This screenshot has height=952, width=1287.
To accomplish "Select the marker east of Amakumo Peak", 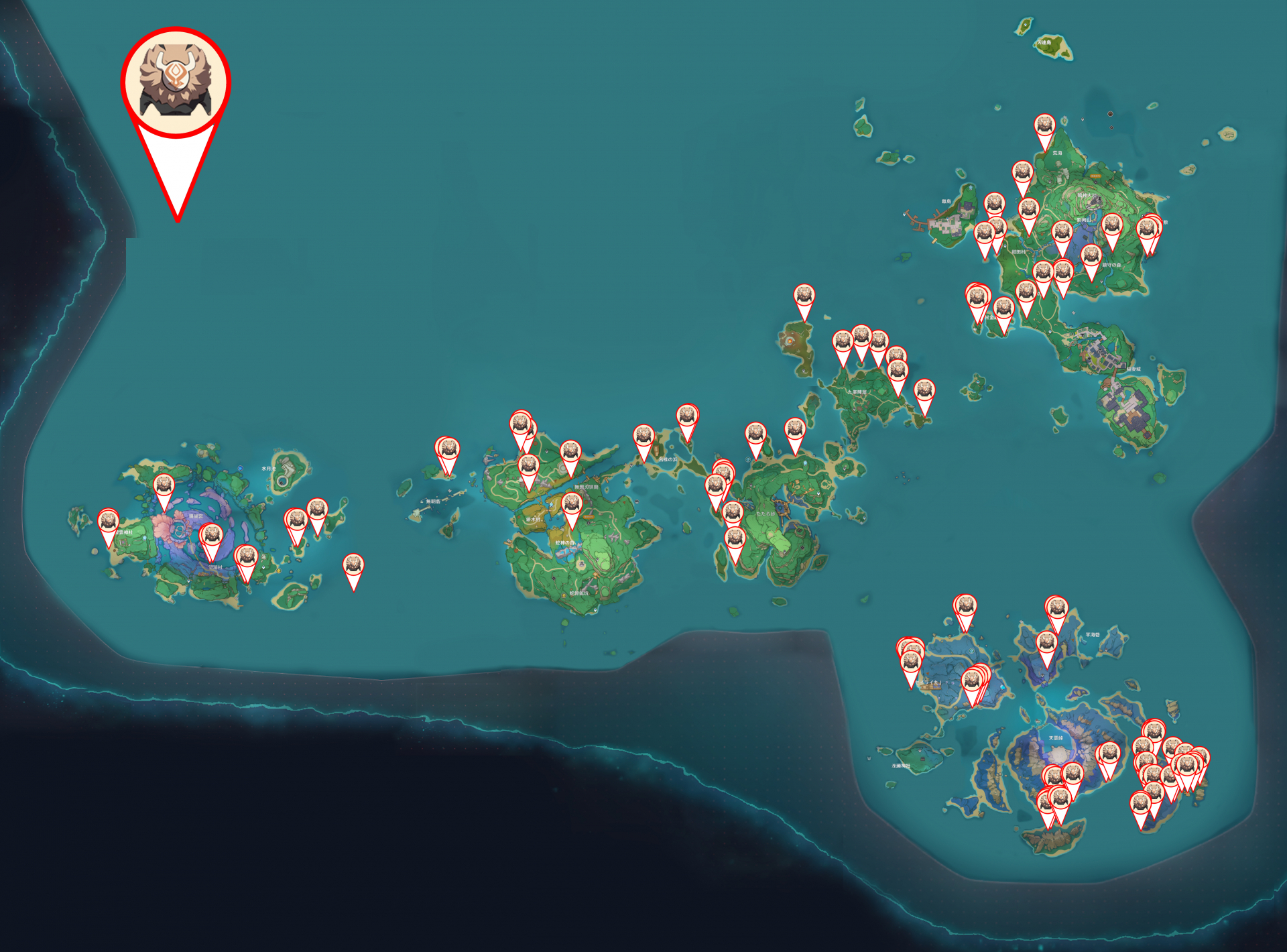I will tap(1109, 754).
